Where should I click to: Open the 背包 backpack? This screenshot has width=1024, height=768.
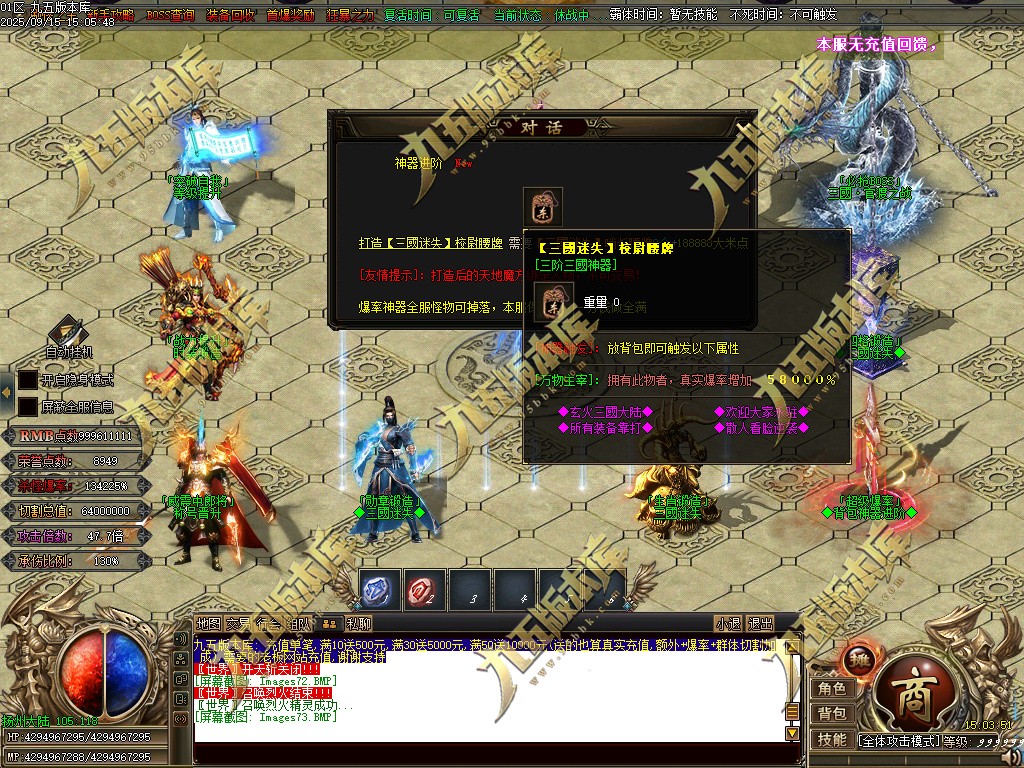pos(832,714)
